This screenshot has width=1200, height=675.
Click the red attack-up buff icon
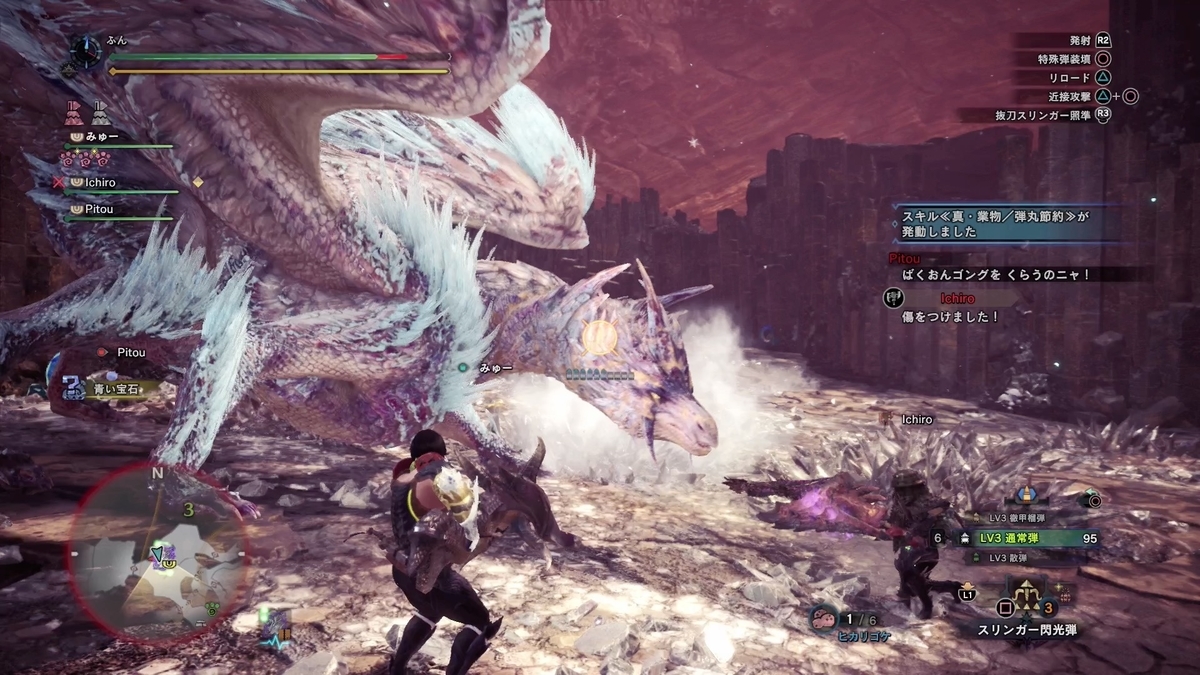click(73, 109)
